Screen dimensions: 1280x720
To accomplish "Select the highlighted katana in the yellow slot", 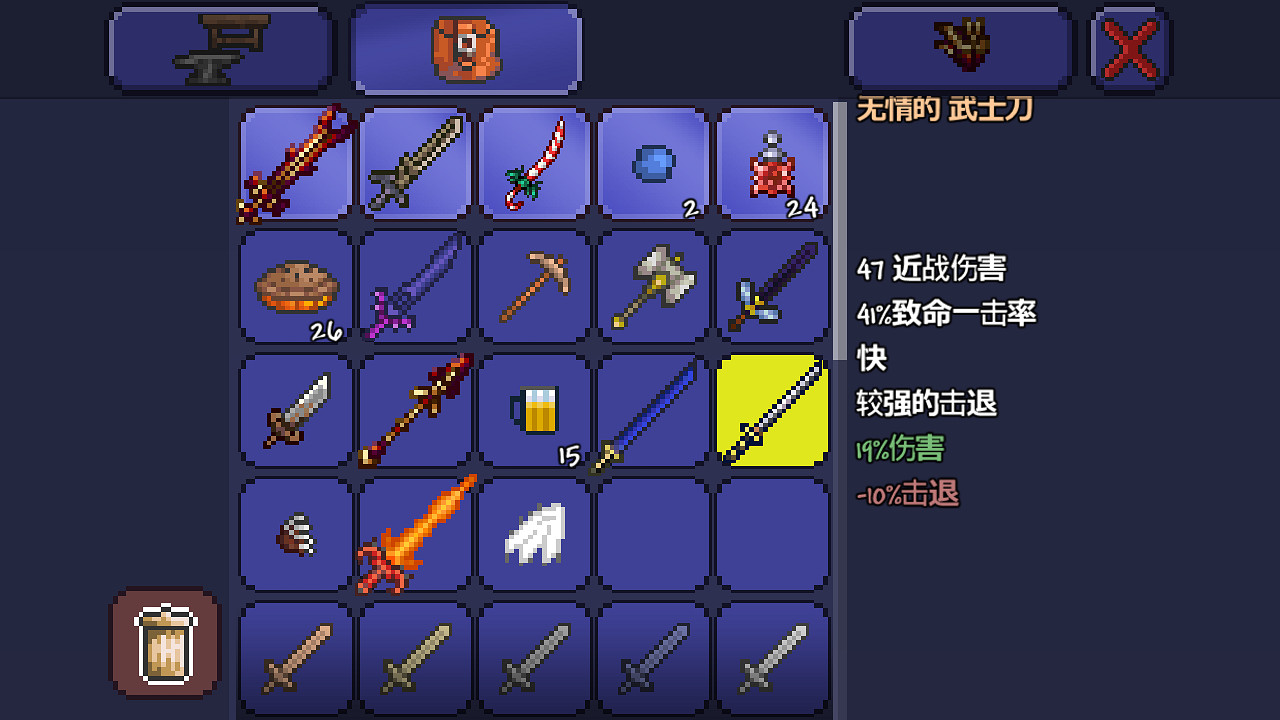I will point(772,410).
